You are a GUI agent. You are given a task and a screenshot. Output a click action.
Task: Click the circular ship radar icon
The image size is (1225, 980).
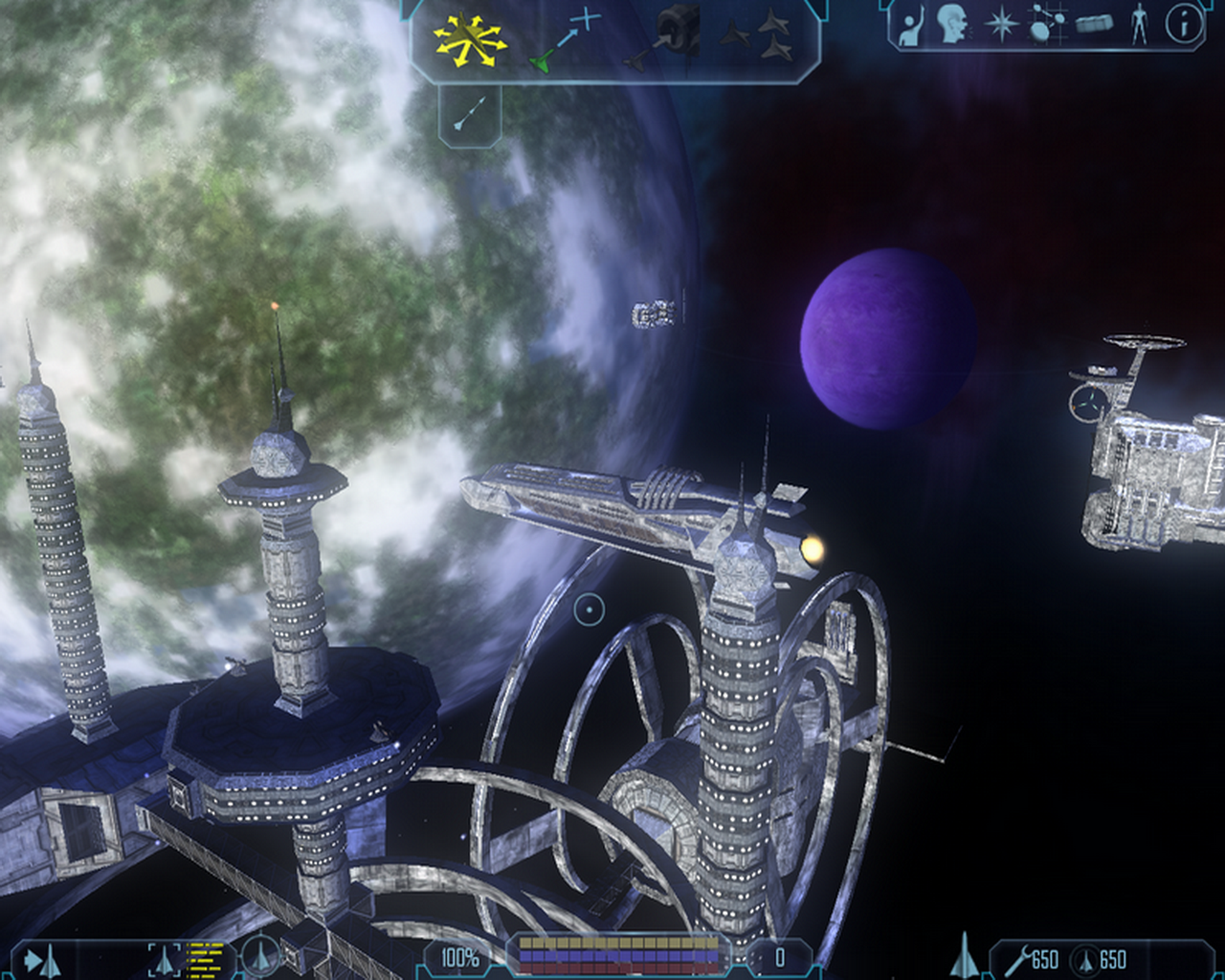coord(259,956)
